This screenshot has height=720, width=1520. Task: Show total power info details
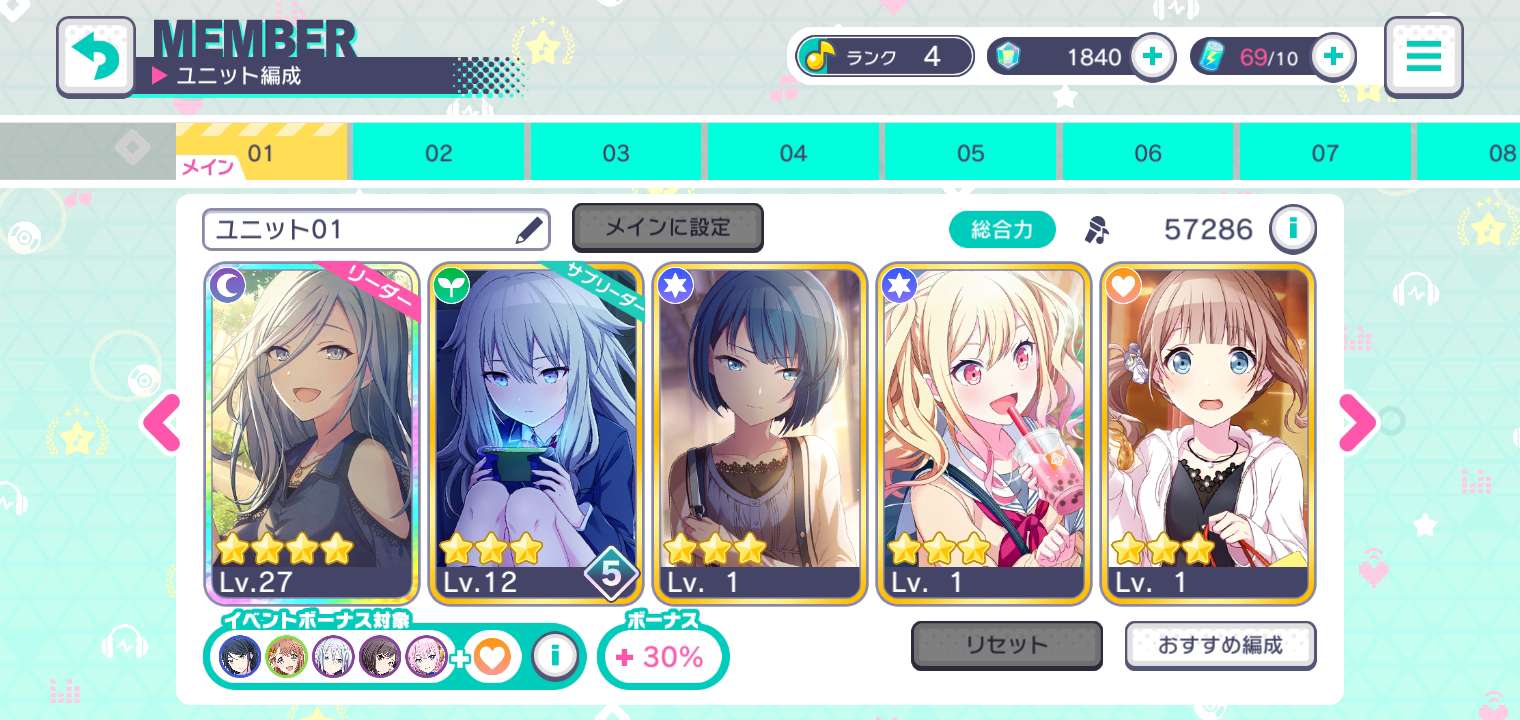(1292, 230)
